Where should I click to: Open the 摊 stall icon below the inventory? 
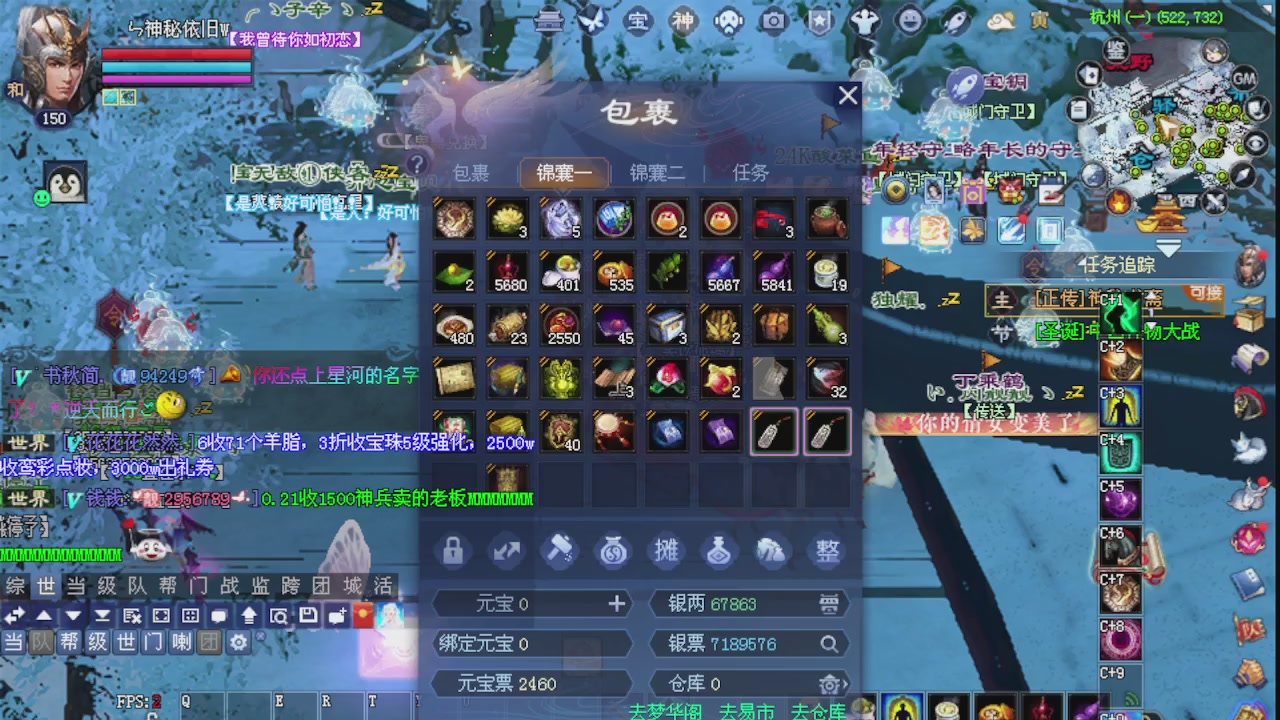pos(666,550)
